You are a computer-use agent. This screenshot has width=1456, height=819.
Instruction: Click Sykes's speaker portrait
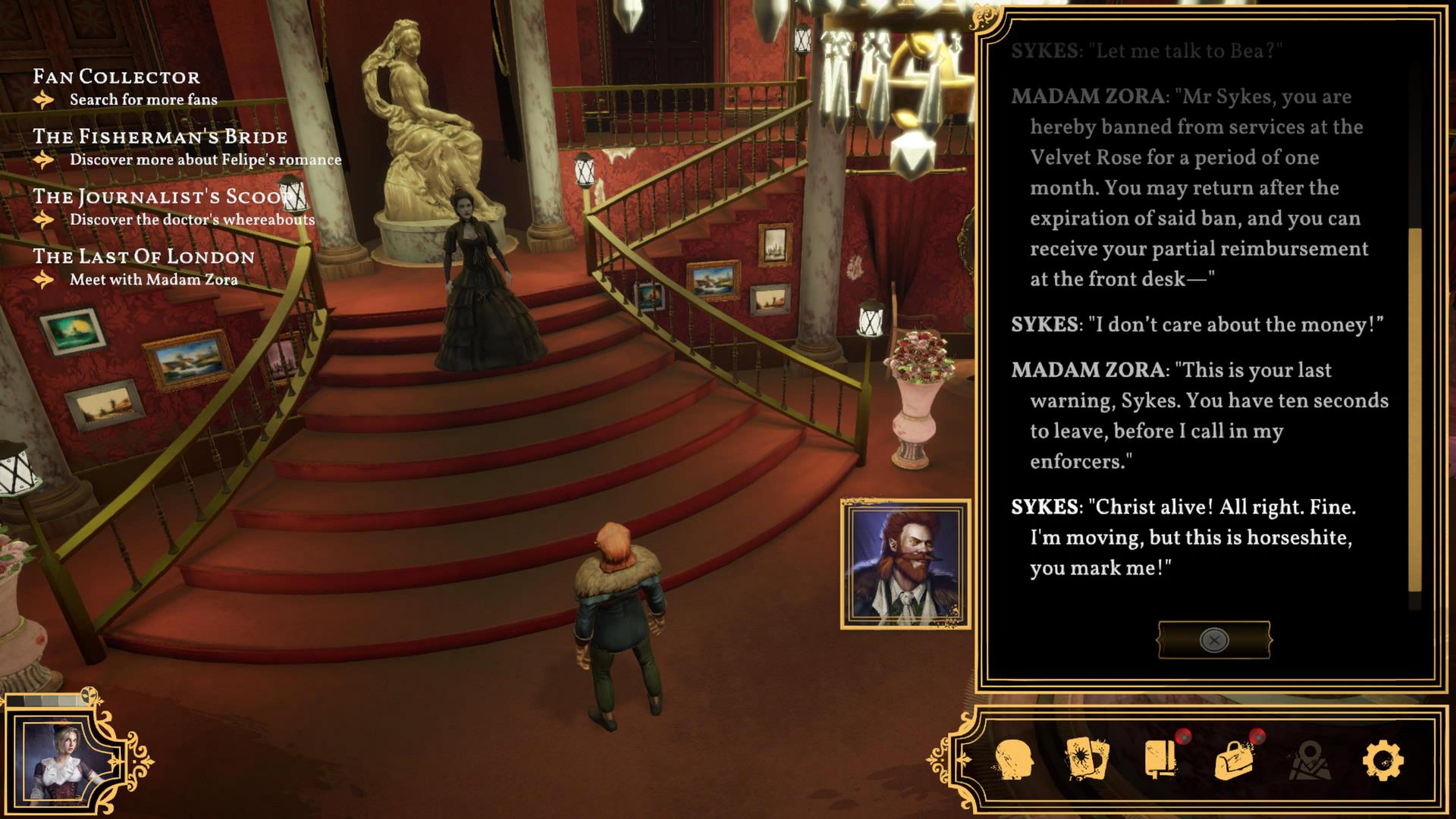(905, 564)
